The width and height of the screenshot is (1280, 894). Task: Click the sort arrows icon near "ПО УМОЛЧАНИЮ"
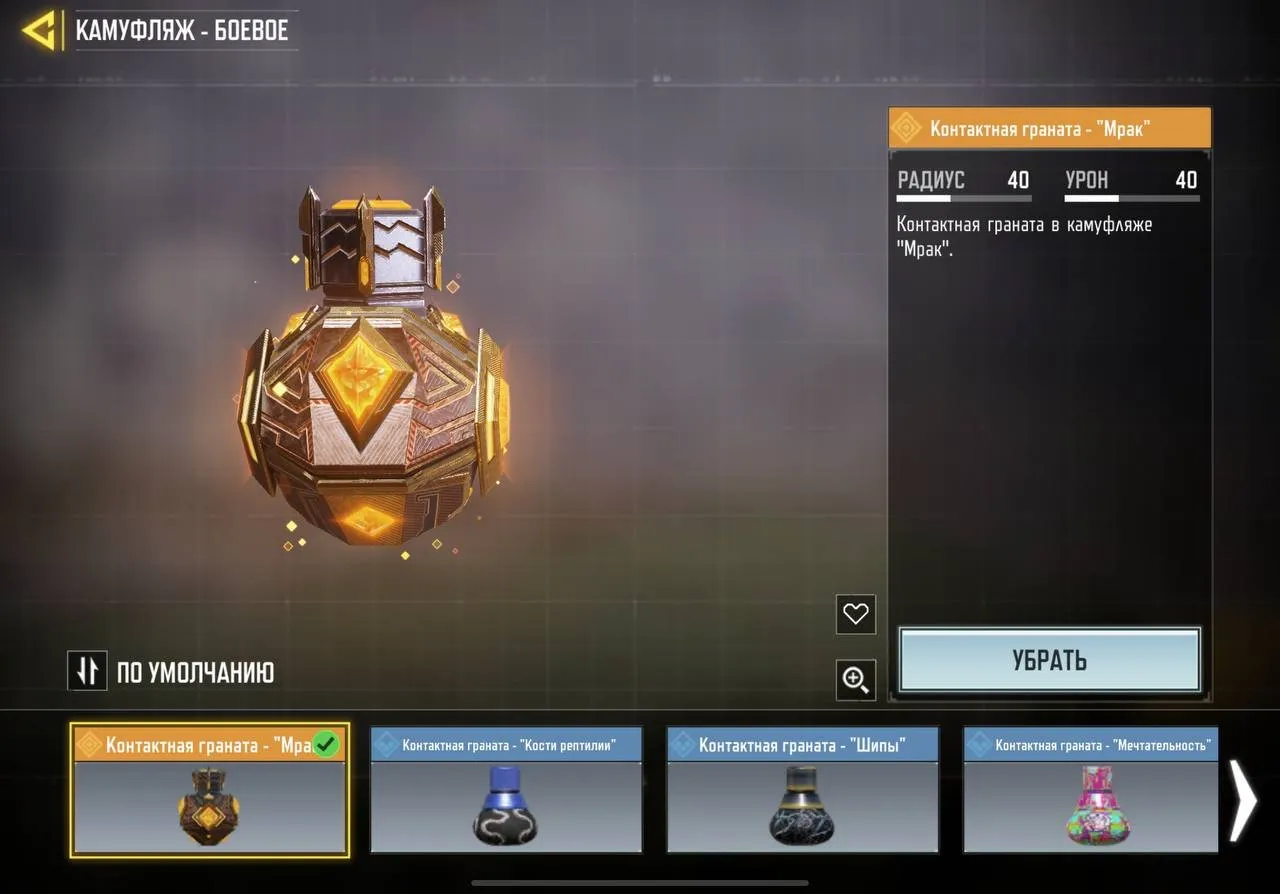pos(87,671)
